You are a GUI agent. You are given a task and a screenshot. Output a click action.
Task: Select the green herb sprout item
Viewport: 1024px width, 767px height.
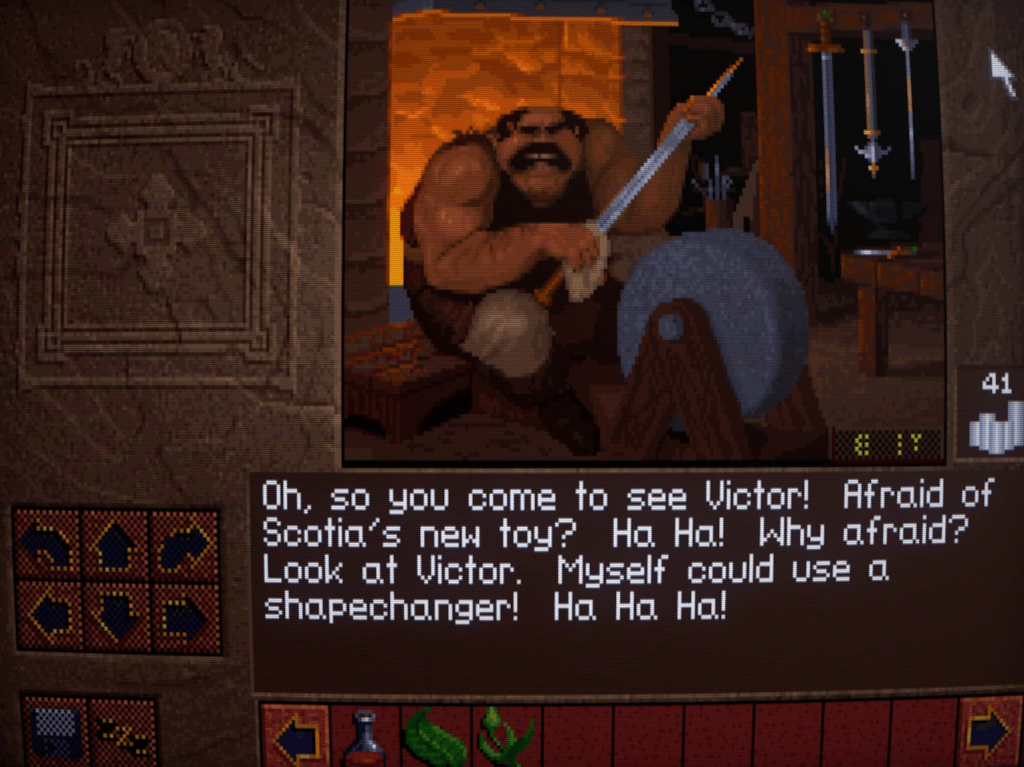[x=504, y=738]
